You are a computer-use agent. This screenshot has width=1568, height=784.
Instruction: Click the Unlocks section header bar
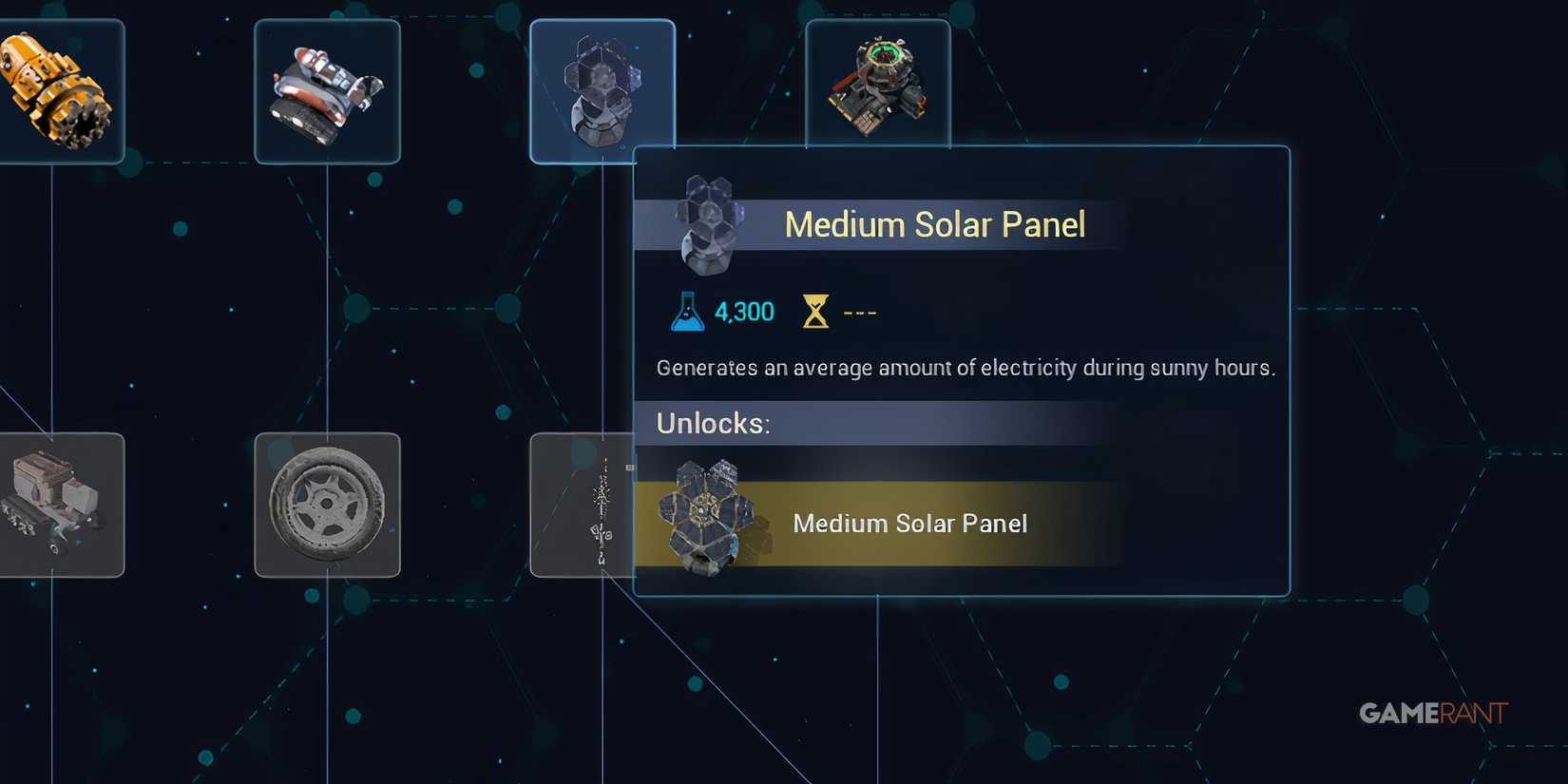point(711,424)
